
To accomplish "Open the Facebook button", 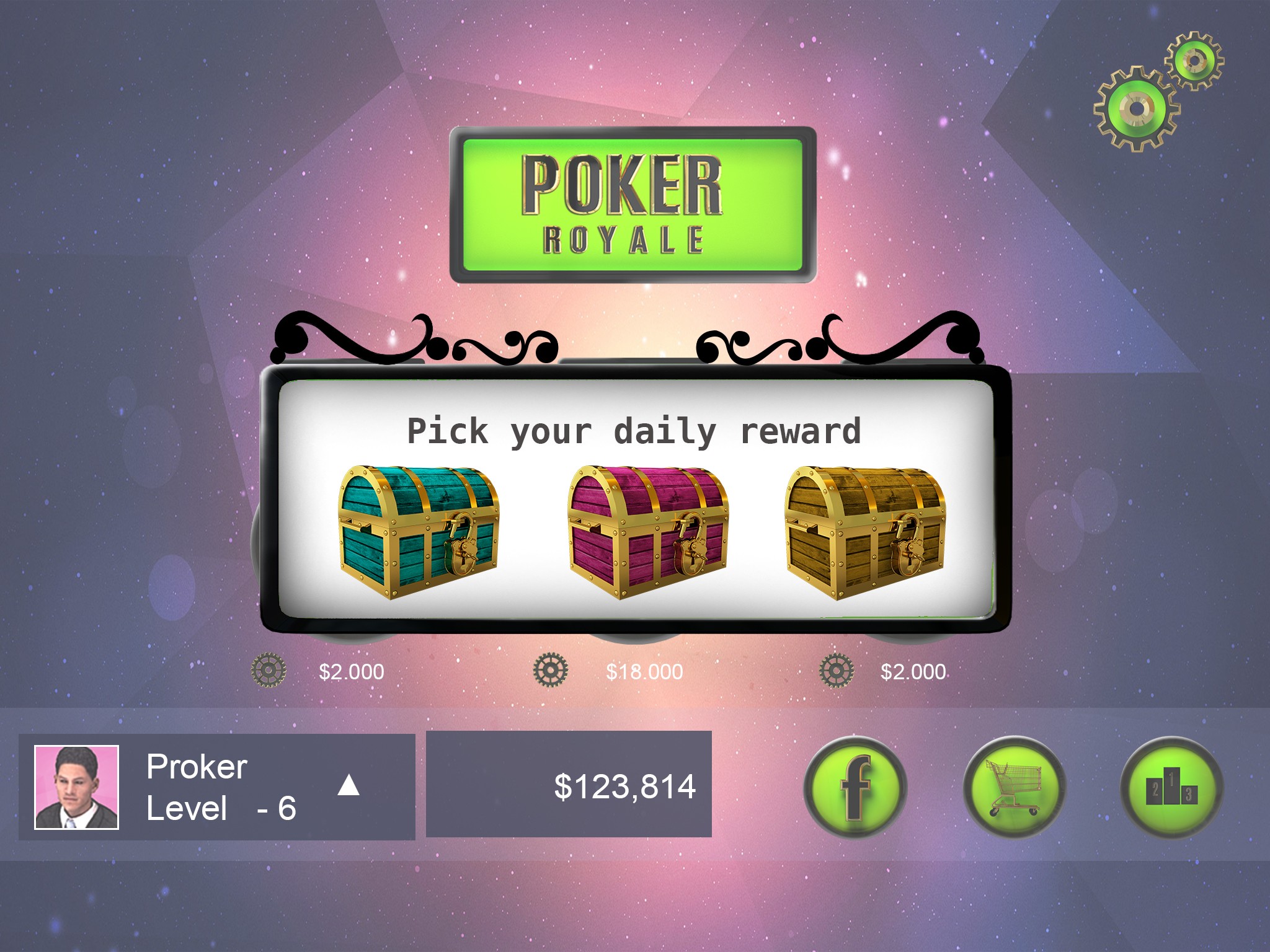I will (855, 787).
